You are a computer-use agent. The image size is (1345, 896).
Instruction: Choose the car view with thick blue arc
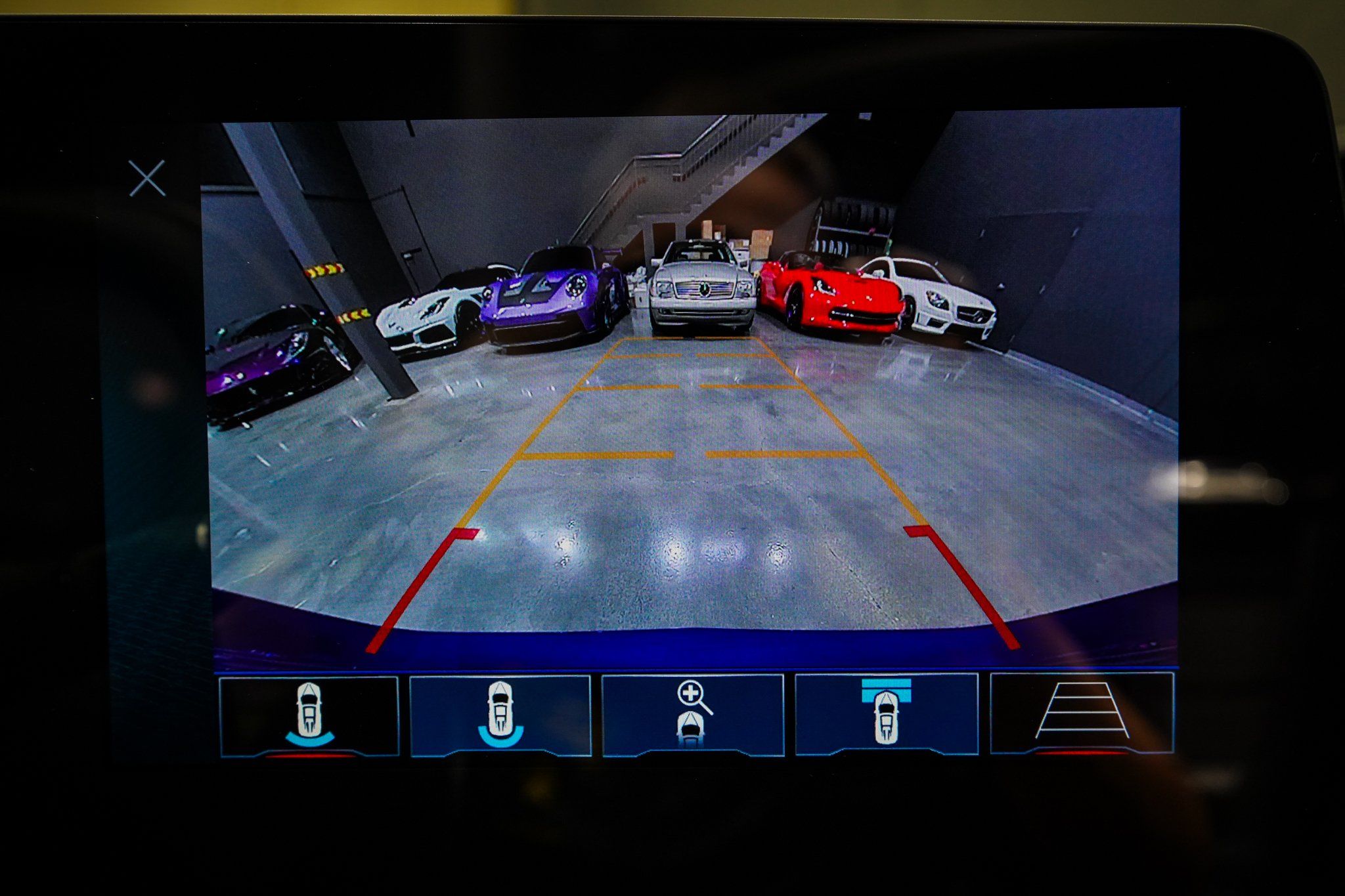click(x=500, y=716)
